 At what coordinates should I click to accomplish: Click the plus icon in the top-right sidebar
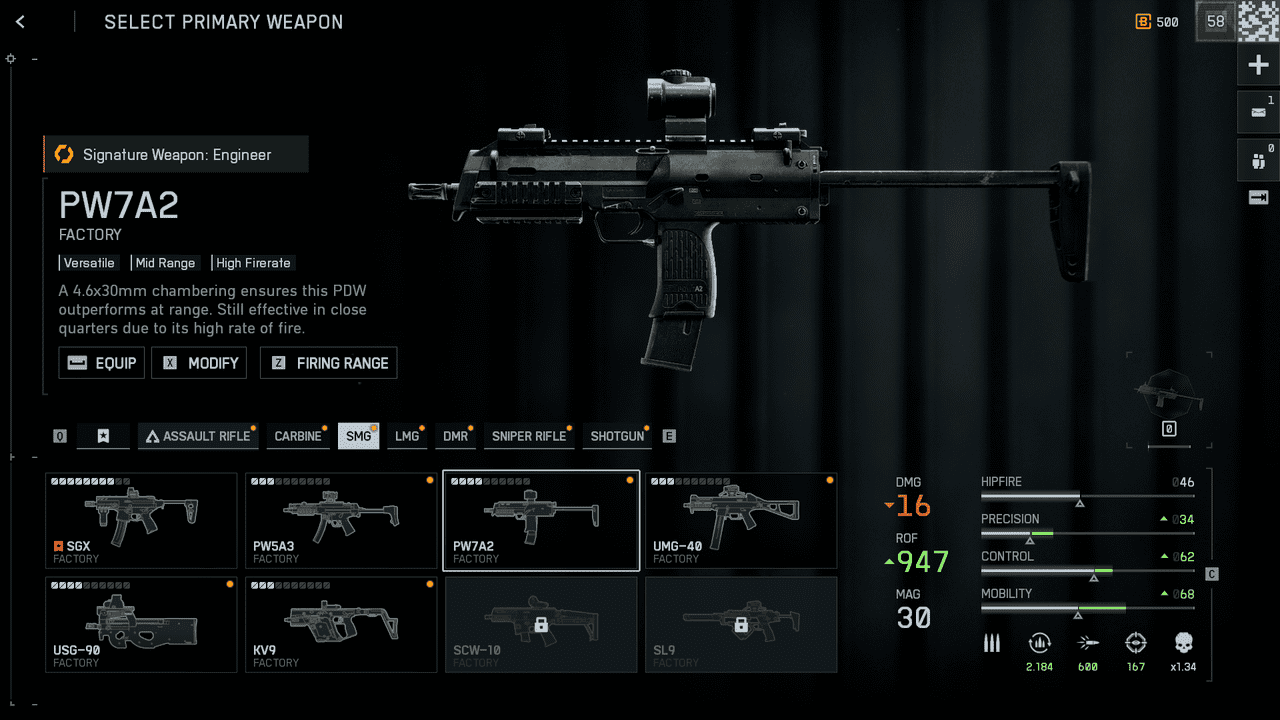[1258, 66]
